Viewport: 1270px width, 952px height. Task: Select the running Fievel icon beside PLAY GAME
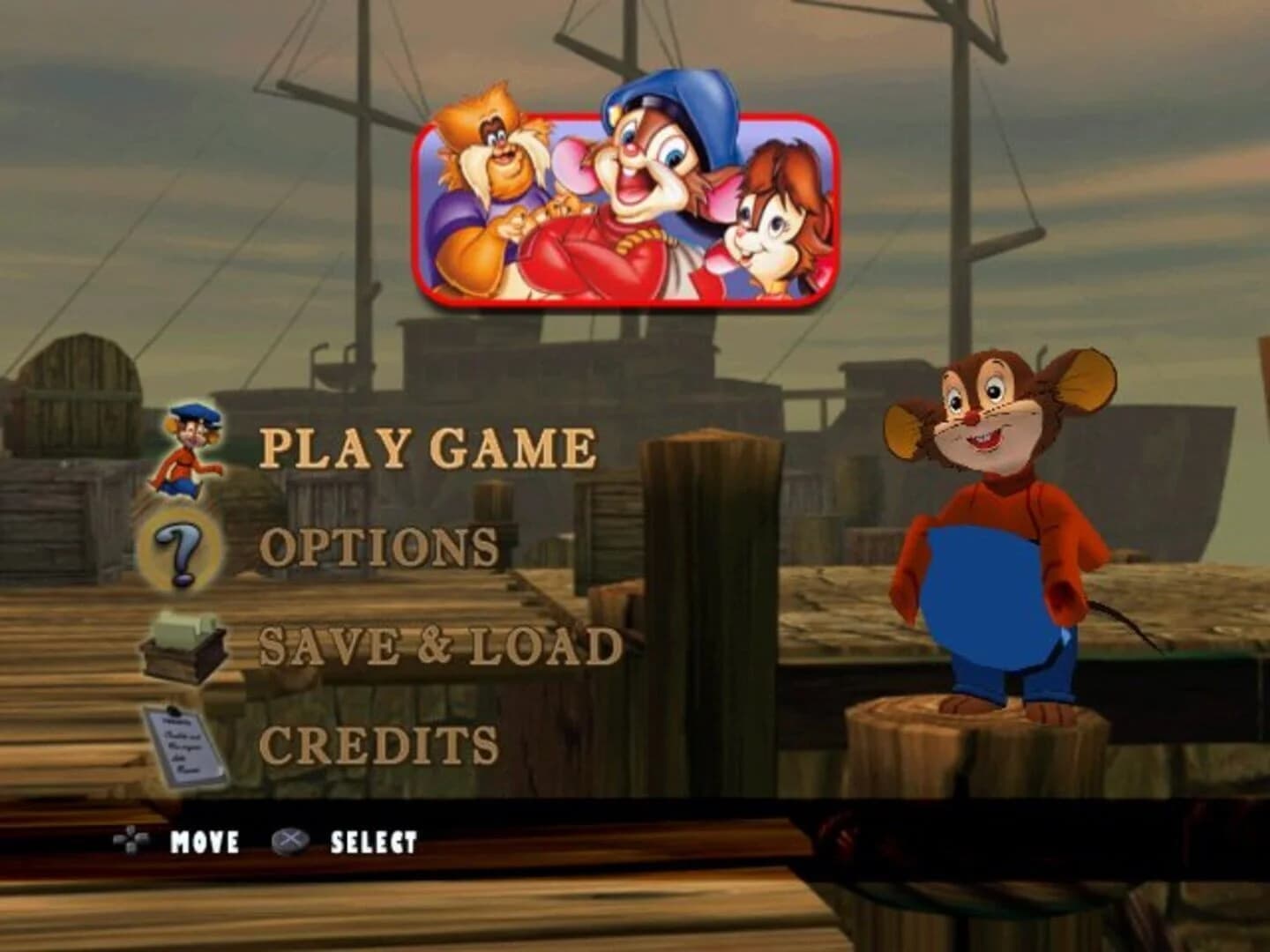click(188, 451)
